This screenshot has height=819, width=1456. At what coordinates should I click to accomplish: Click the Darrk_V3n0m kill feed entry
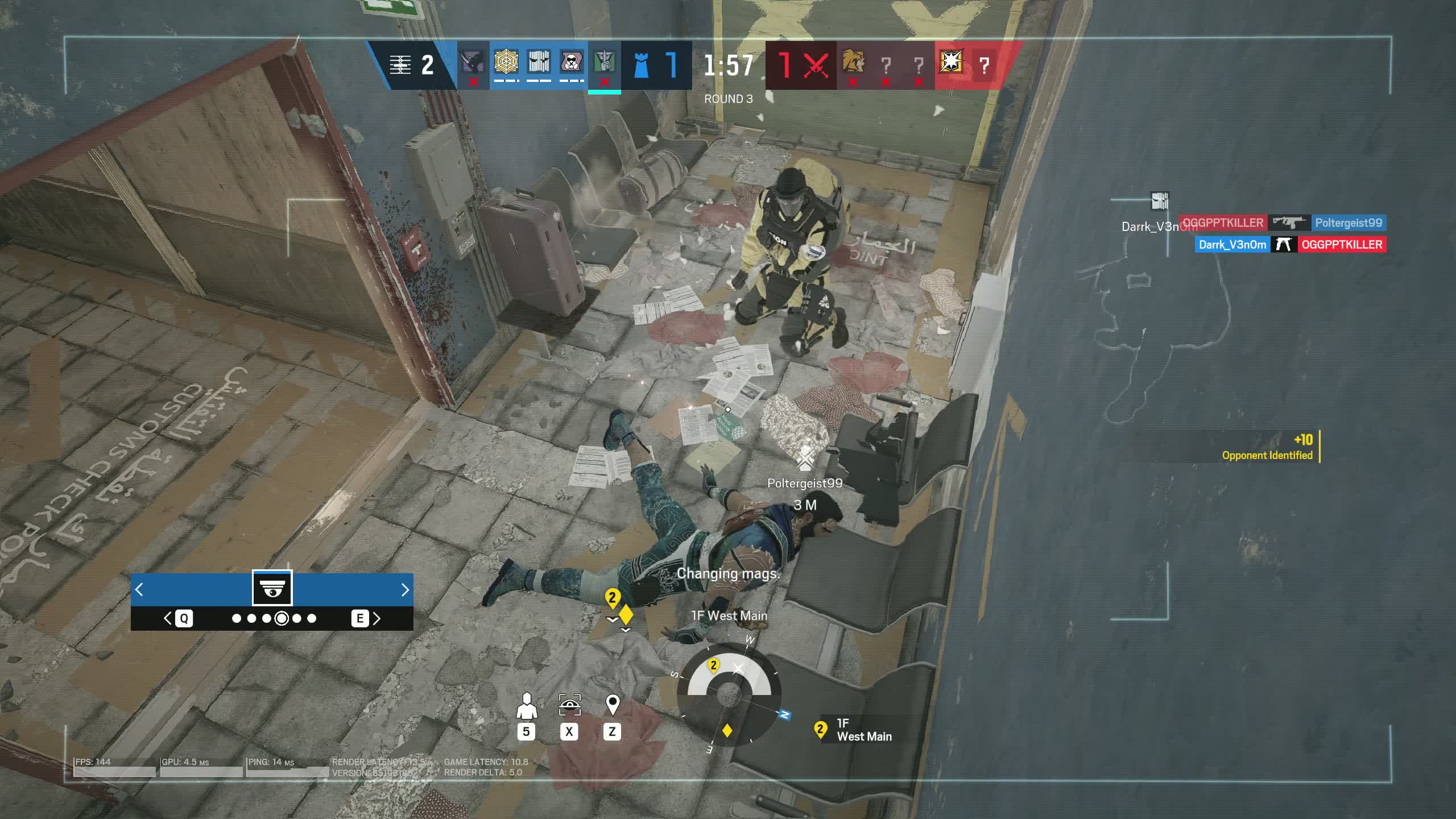[x=1232, y=245]
